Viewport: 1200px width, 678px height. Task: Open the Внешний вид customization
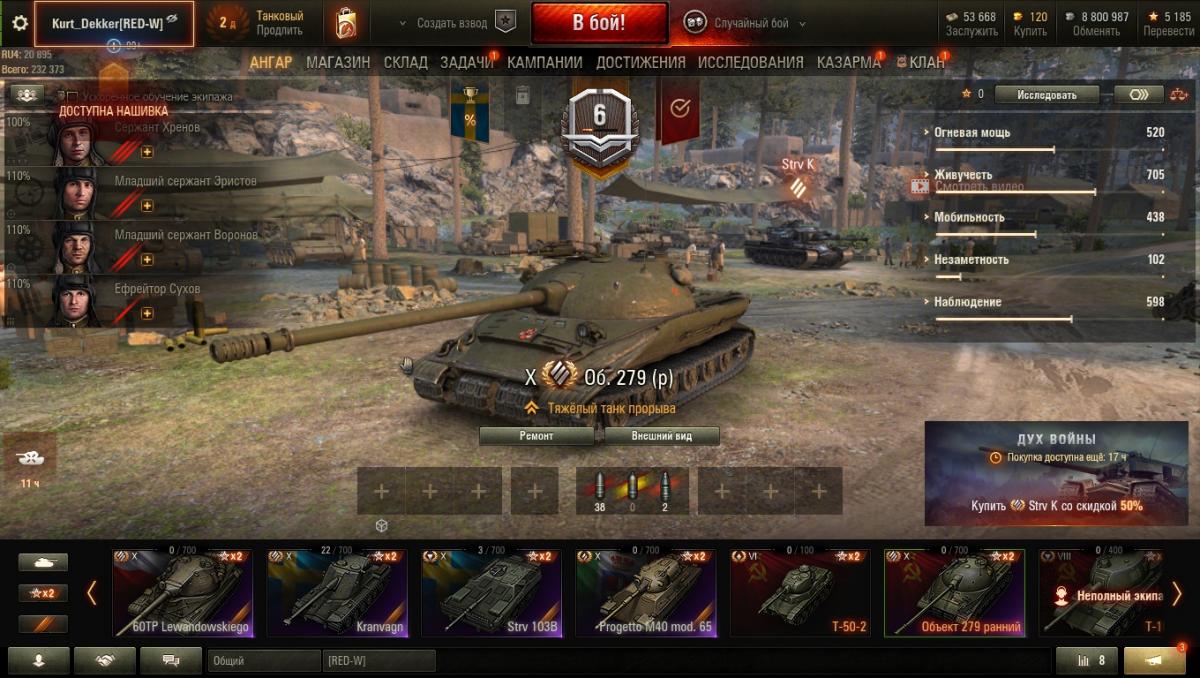[x=661, y=436]
